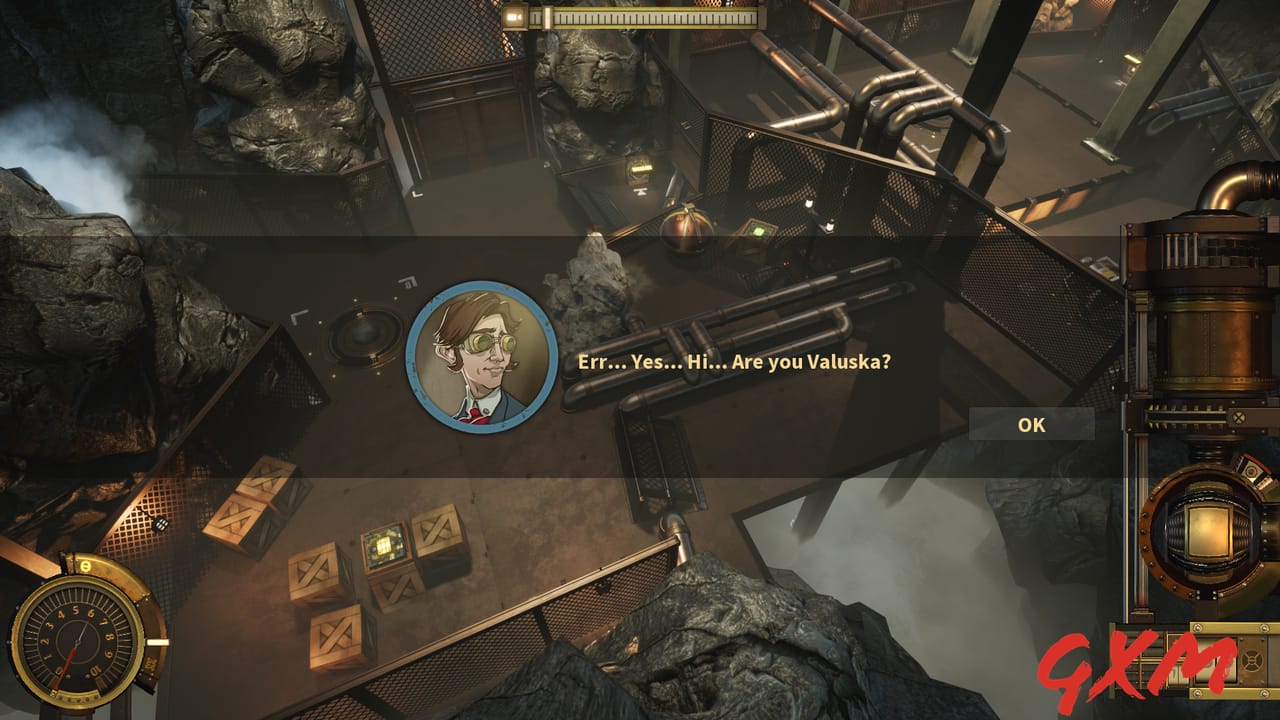Click the gold lever on the gauge's right side
1280x720 pixels.
tap(157, 641)
